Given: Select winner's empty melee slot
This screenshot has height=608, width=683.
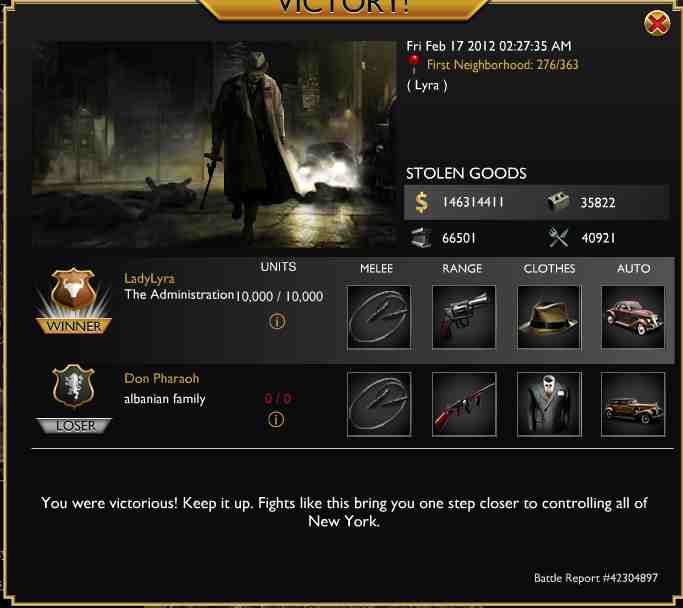Looking at the screenshot, I should click(x=378, y=317).
